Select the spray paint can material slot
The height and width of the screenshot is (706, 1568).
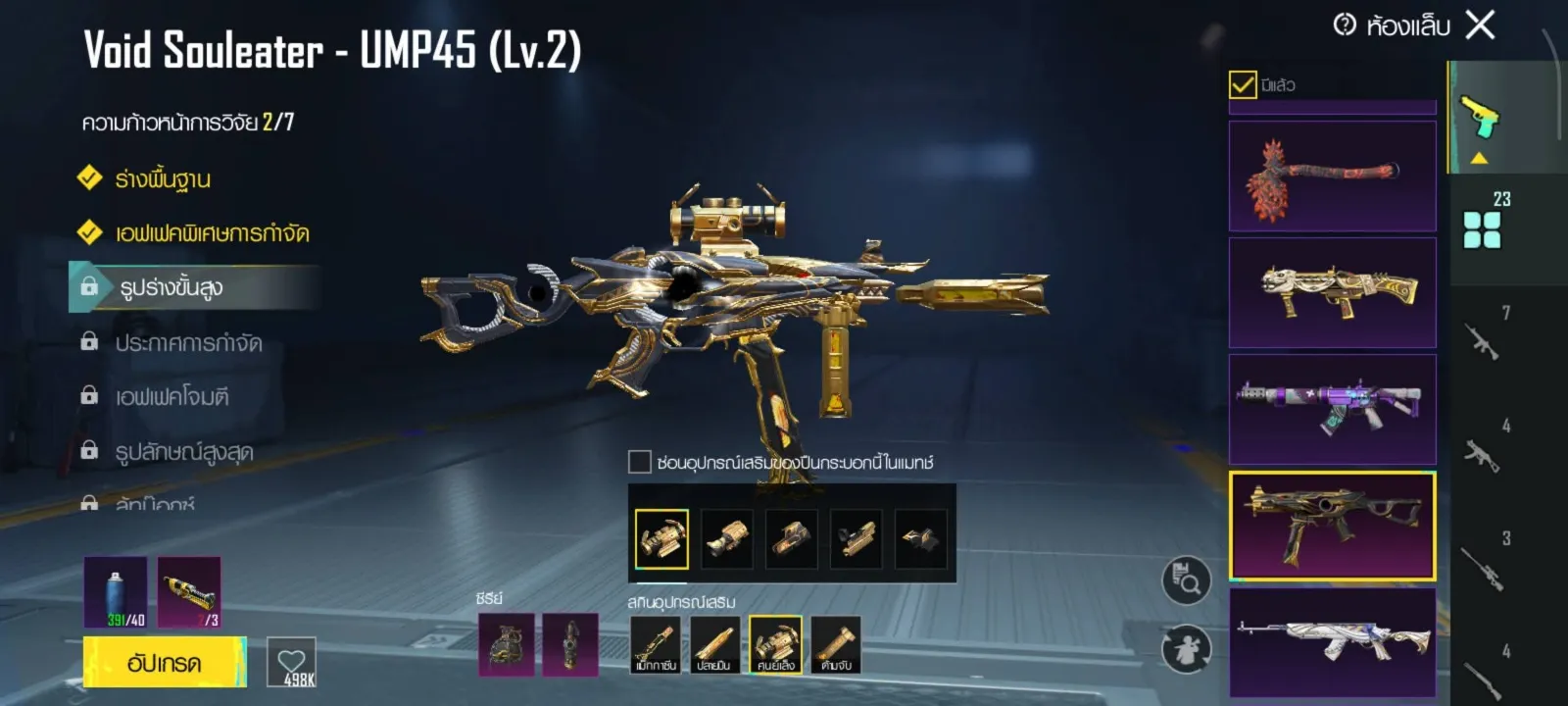click(x=116, y=592)
